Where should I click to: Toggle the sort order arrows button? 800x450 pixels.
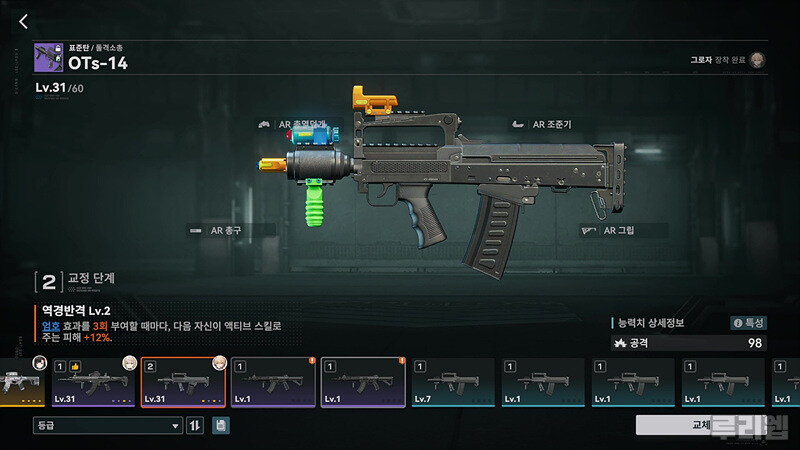195,426
